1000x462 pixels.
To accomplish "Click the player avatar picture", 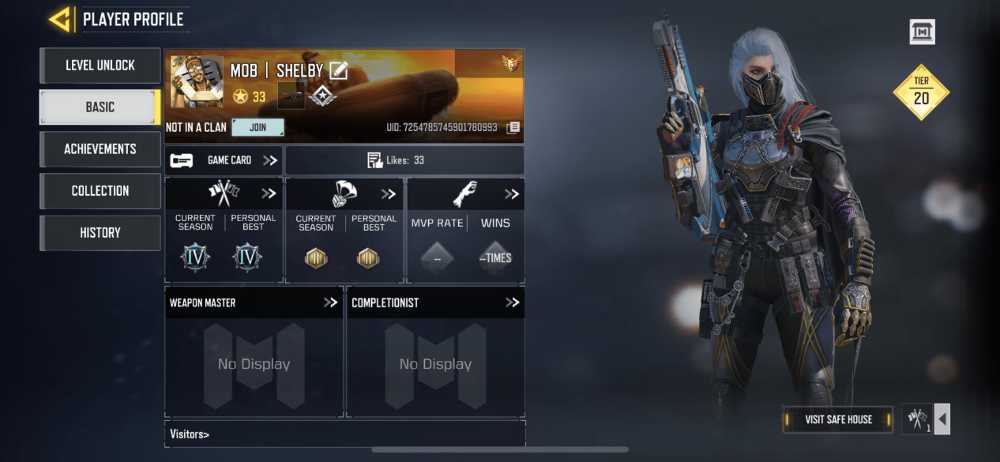I will click(196, 82).
